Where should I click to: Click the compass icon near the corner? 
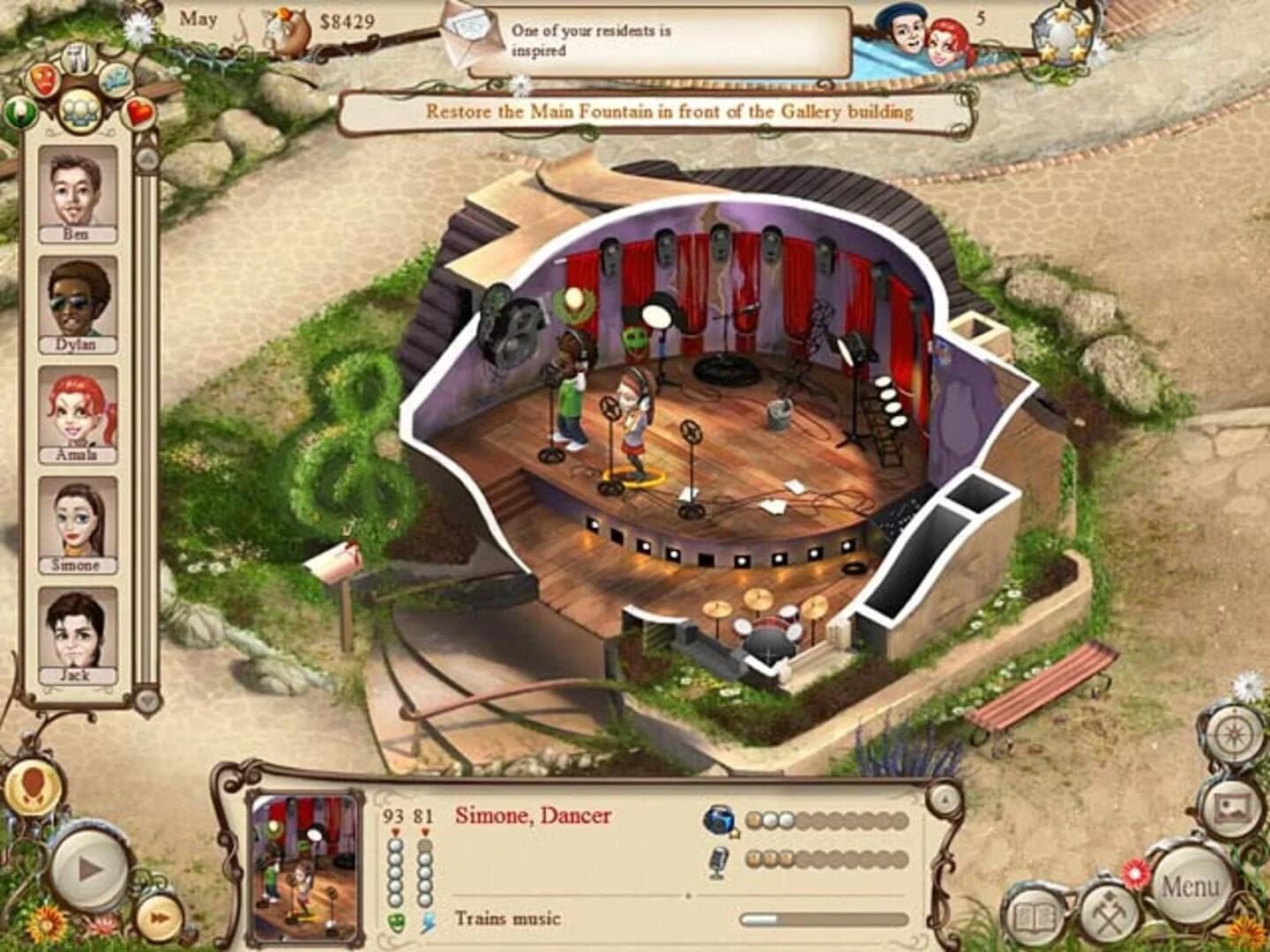pos(1233,733)
